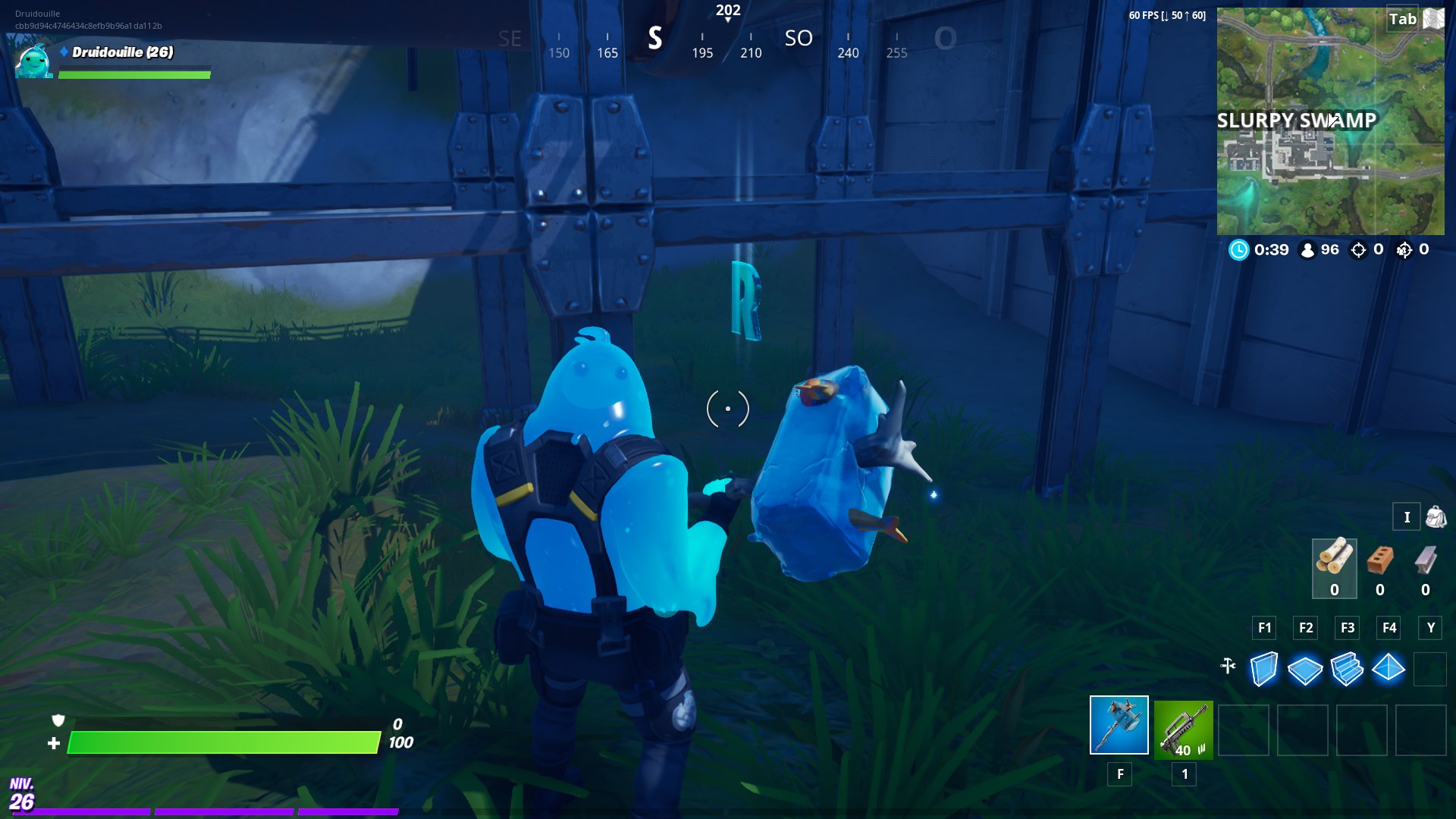Select the stairs build piece under F3
The width and height of the screenshot is (1456, 819).
coord(1349,669)
